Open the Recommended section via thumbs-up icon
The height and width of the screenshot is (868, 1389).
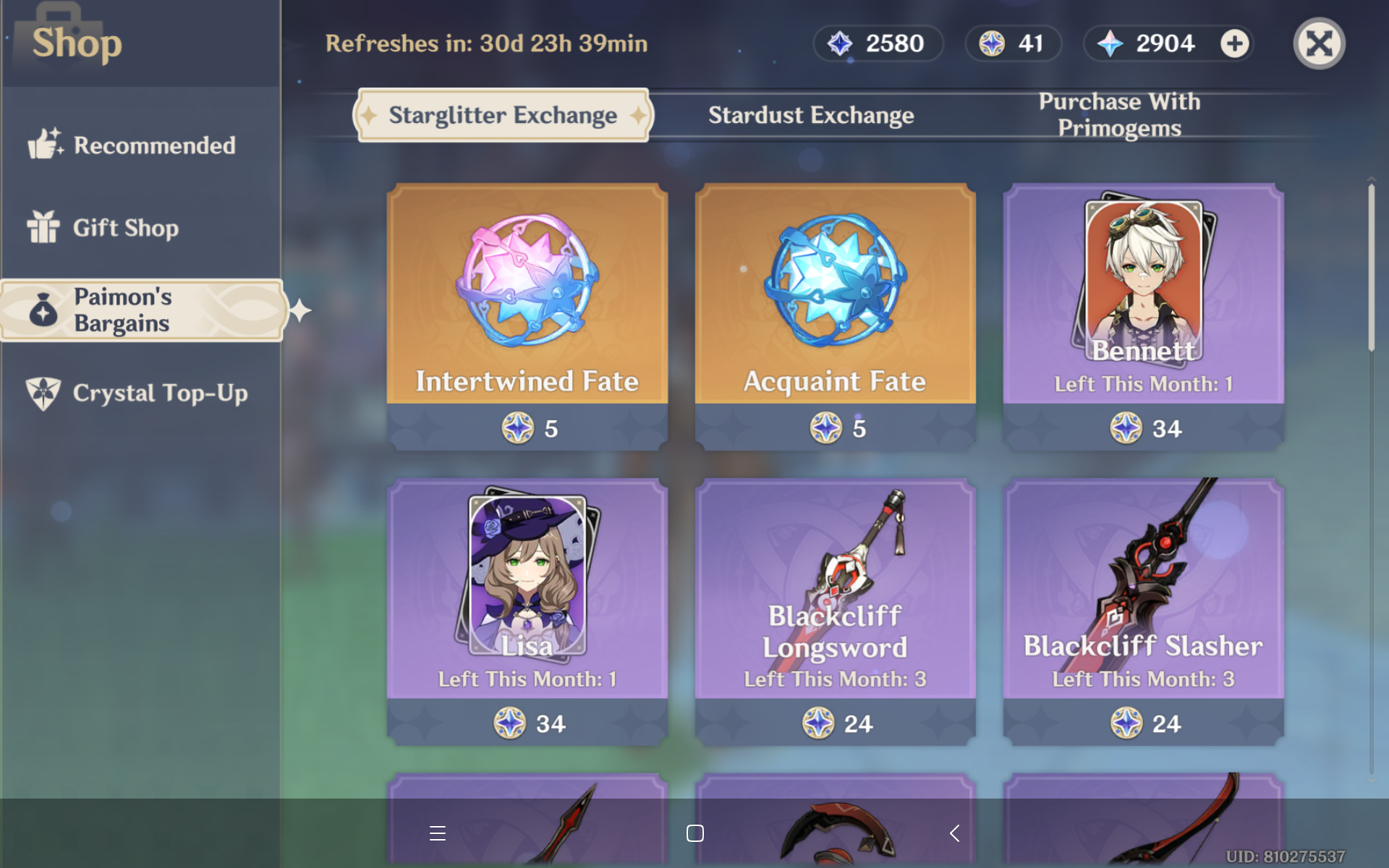[45, 144]
